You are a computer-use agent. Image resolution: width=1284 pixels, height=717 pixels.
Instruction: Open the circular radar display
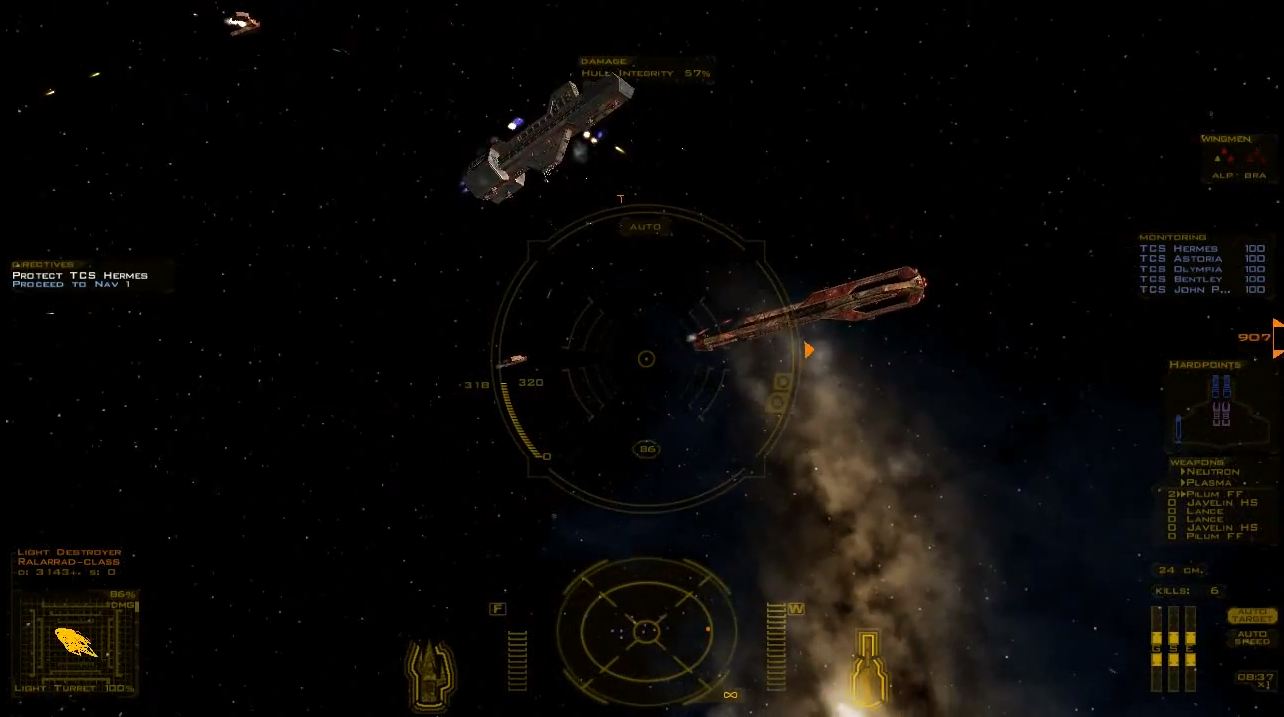pos(646,632)
